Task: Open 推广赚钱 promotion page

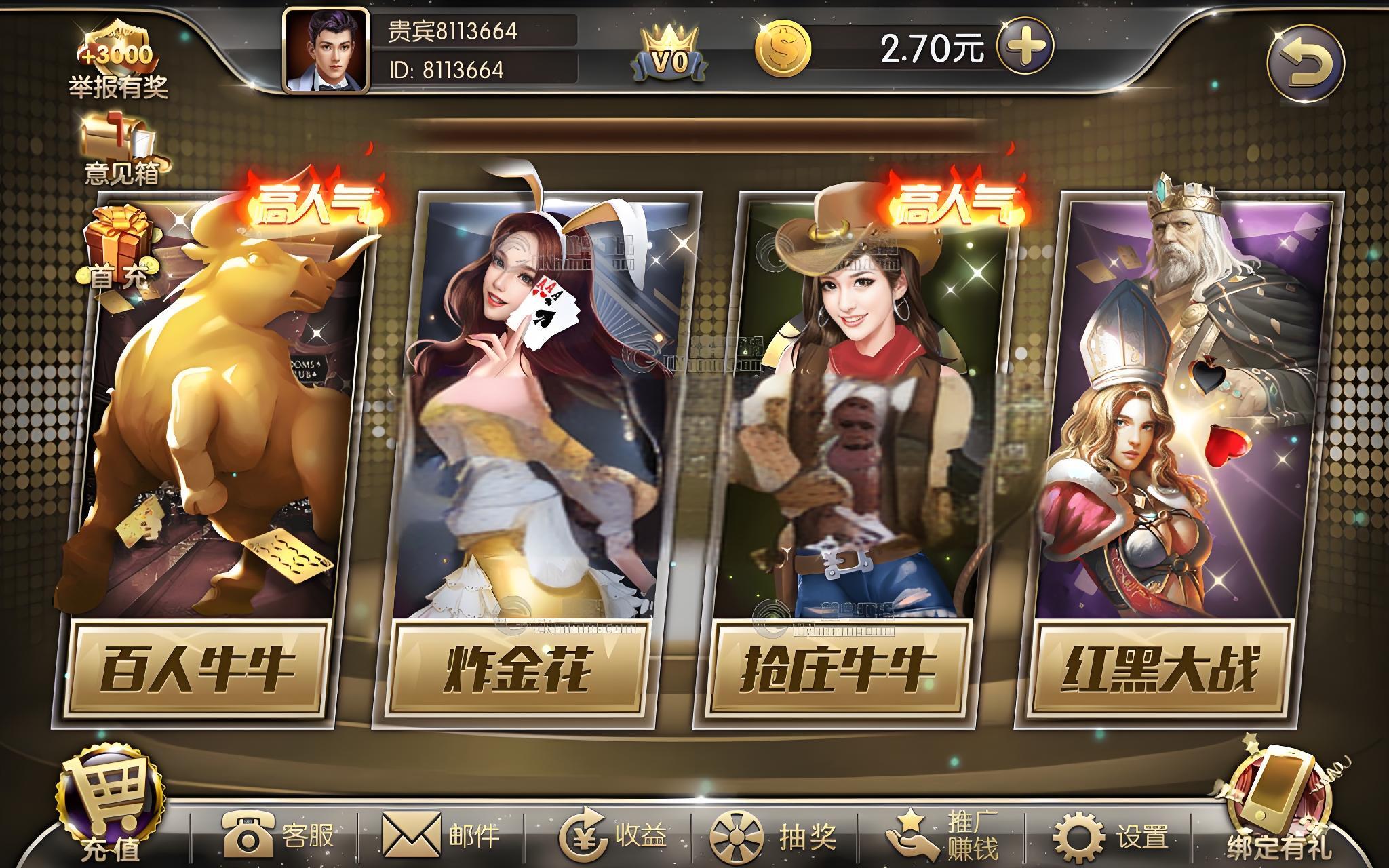Action: [943, 835]
